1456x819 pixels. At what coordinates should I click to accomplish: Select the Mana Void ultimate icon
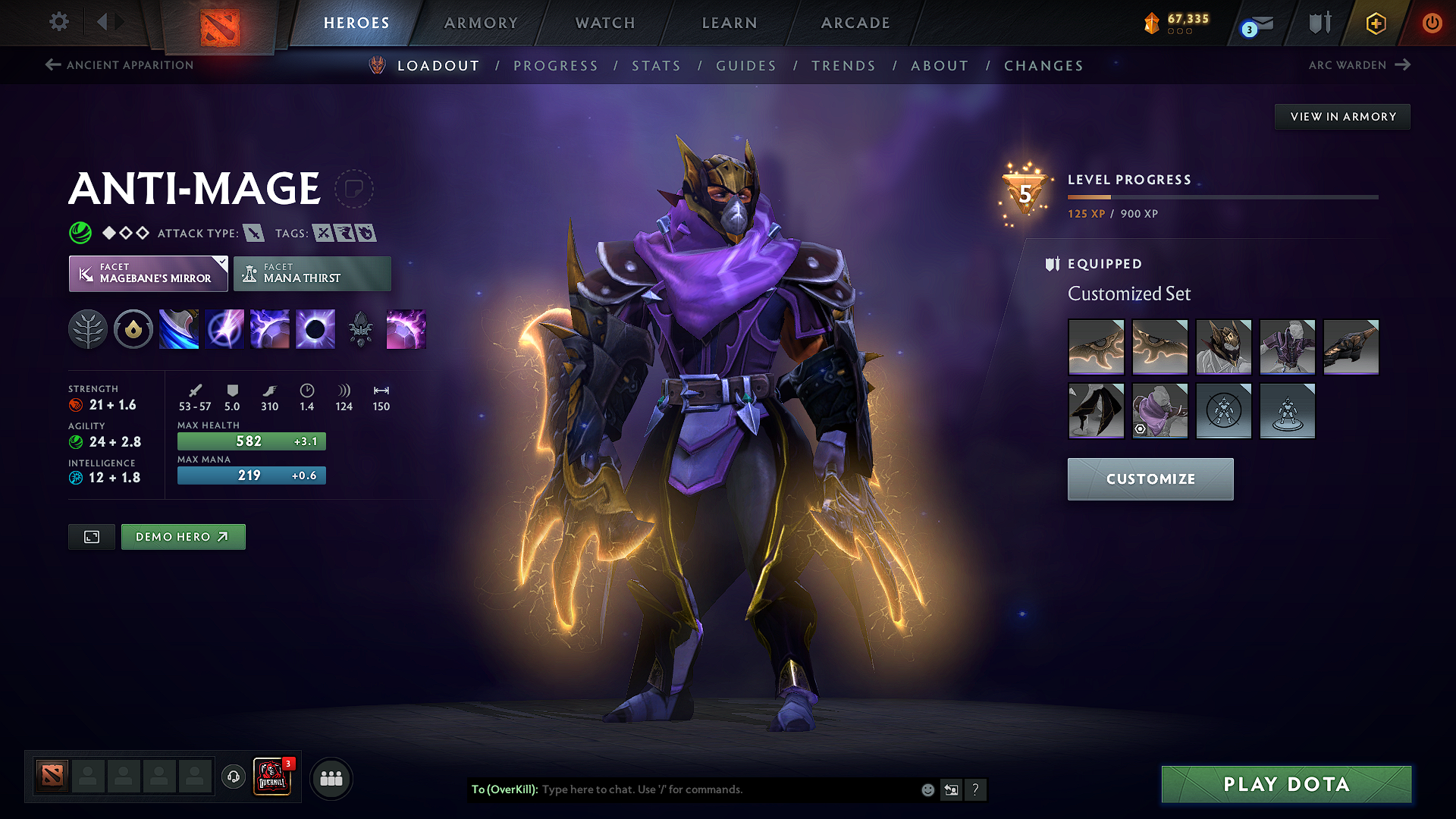point(315,329)
